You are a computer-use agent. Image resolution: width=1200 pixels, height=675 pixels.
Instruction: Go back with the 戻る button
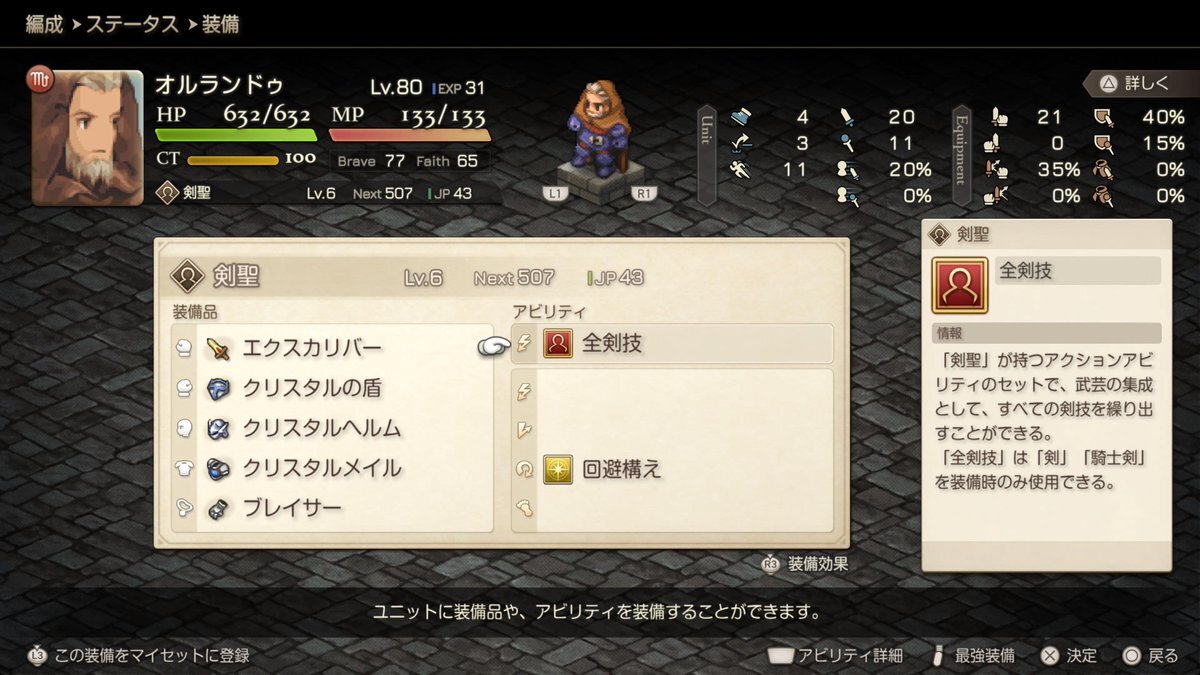coord(1151,656)
